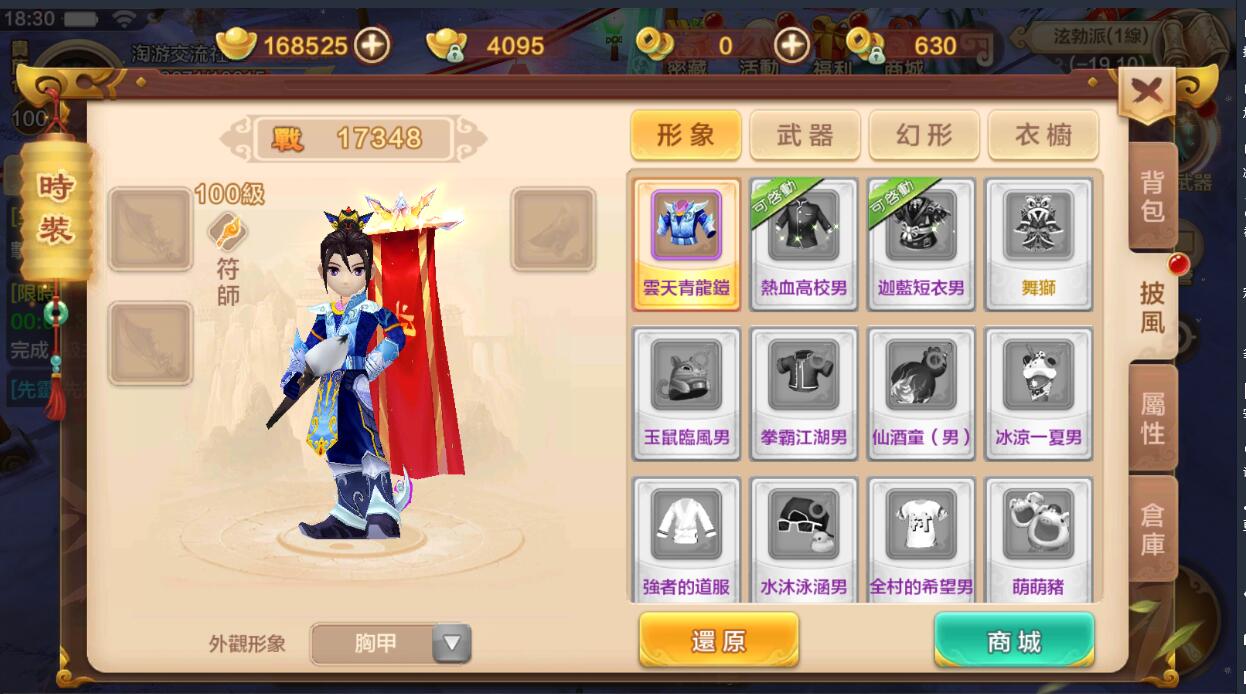The image size is (1246, 694).
Task: Open the 商城 shop
Action: click(x=1013, y=641)
